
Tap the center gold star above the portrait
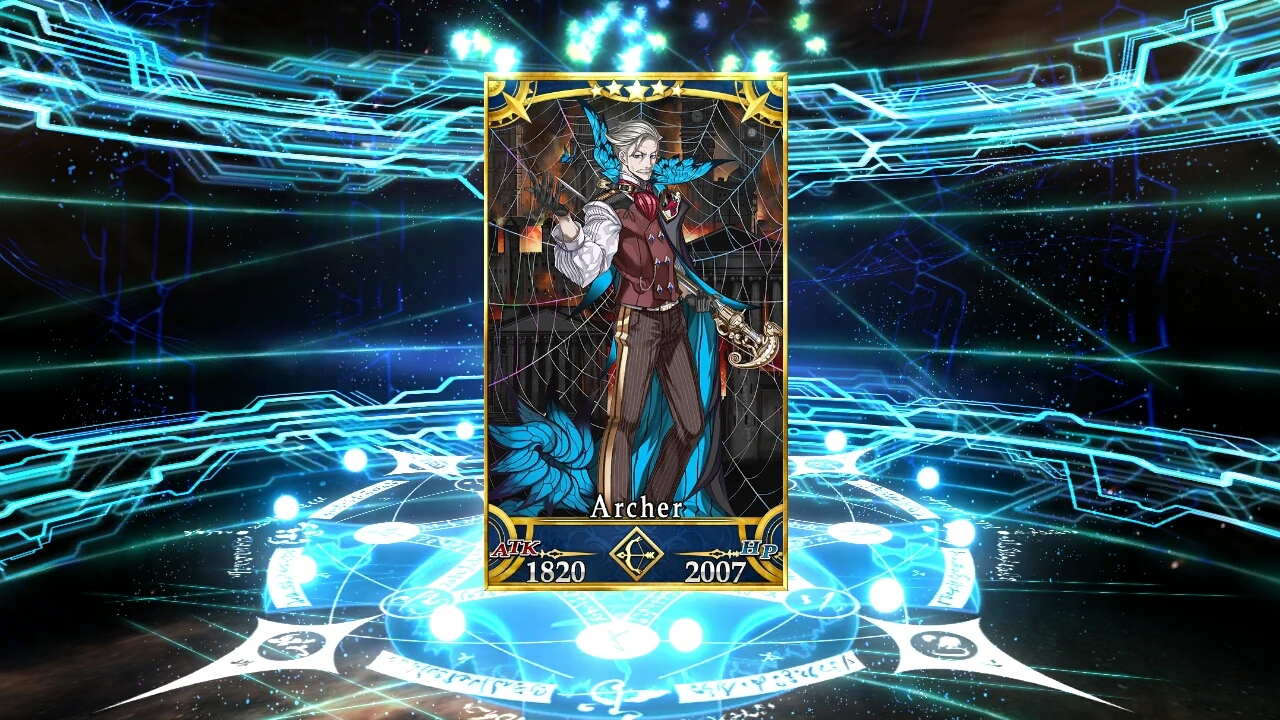[636, 90]
